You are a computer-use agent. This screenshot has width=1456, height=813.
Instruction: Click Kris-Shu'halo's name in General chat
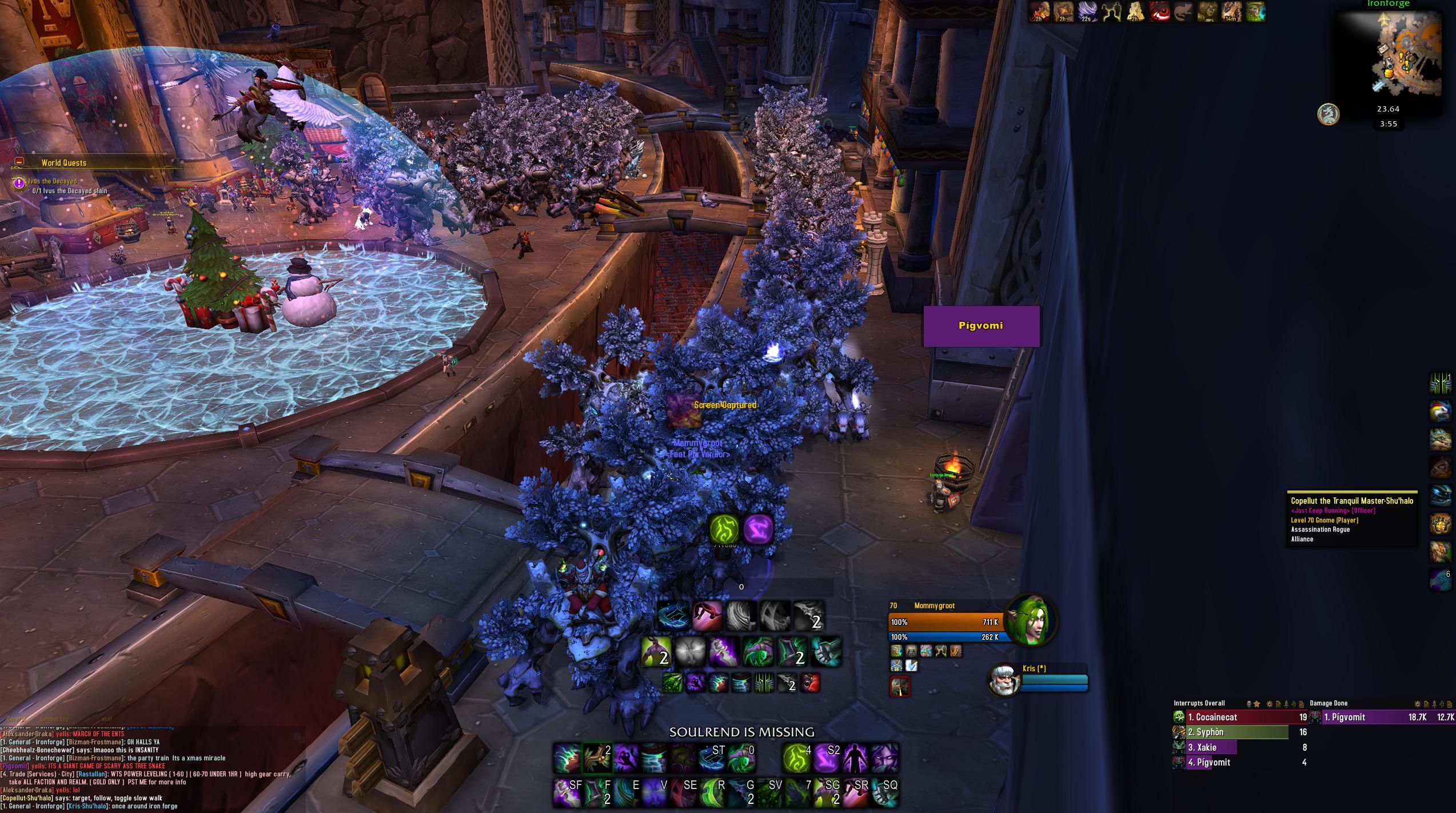pyautogui.click(x=87, y=806)
